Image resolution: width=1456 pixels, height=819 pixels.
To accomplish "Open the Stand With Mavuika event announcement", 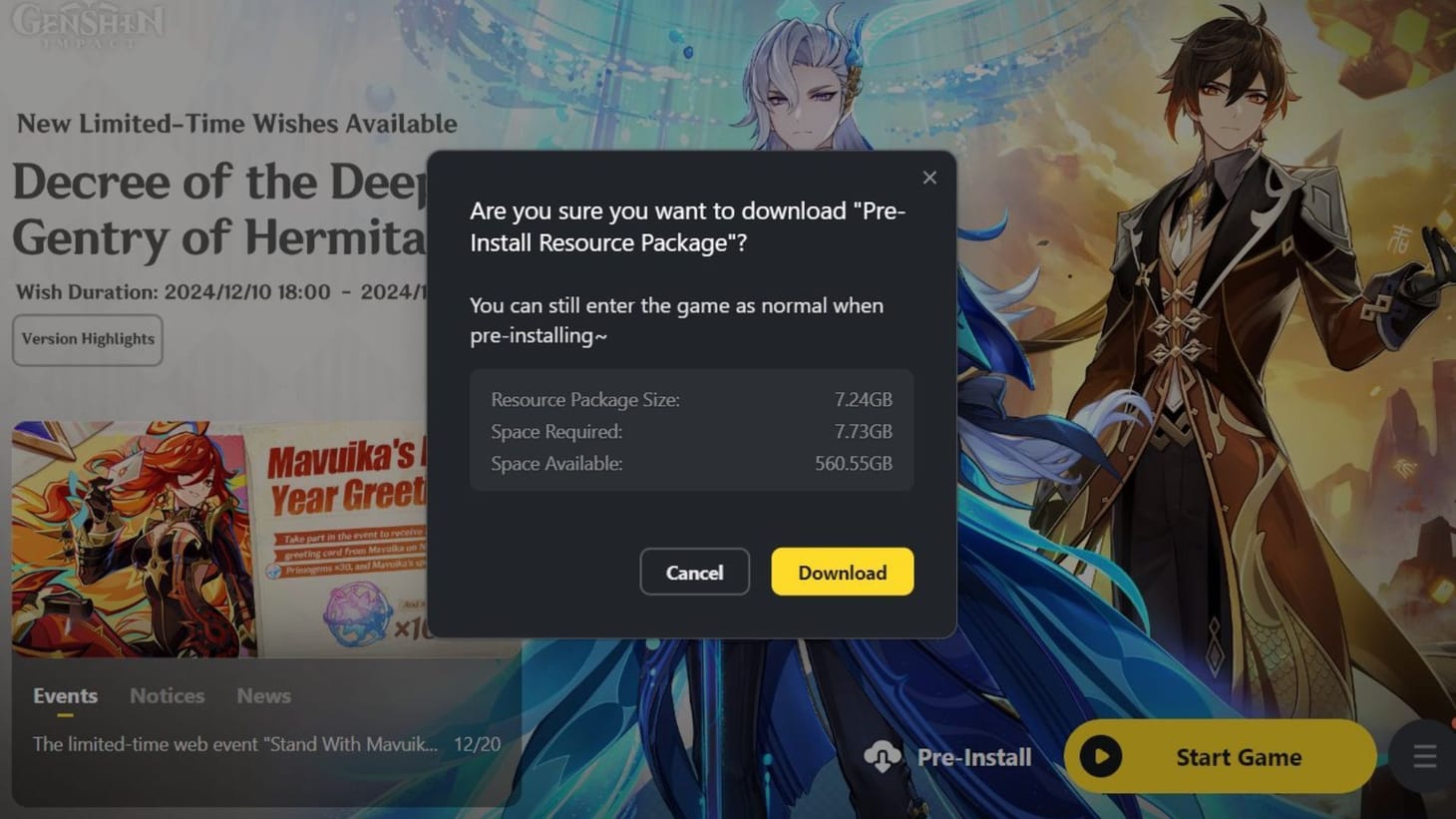I will 234,744.
